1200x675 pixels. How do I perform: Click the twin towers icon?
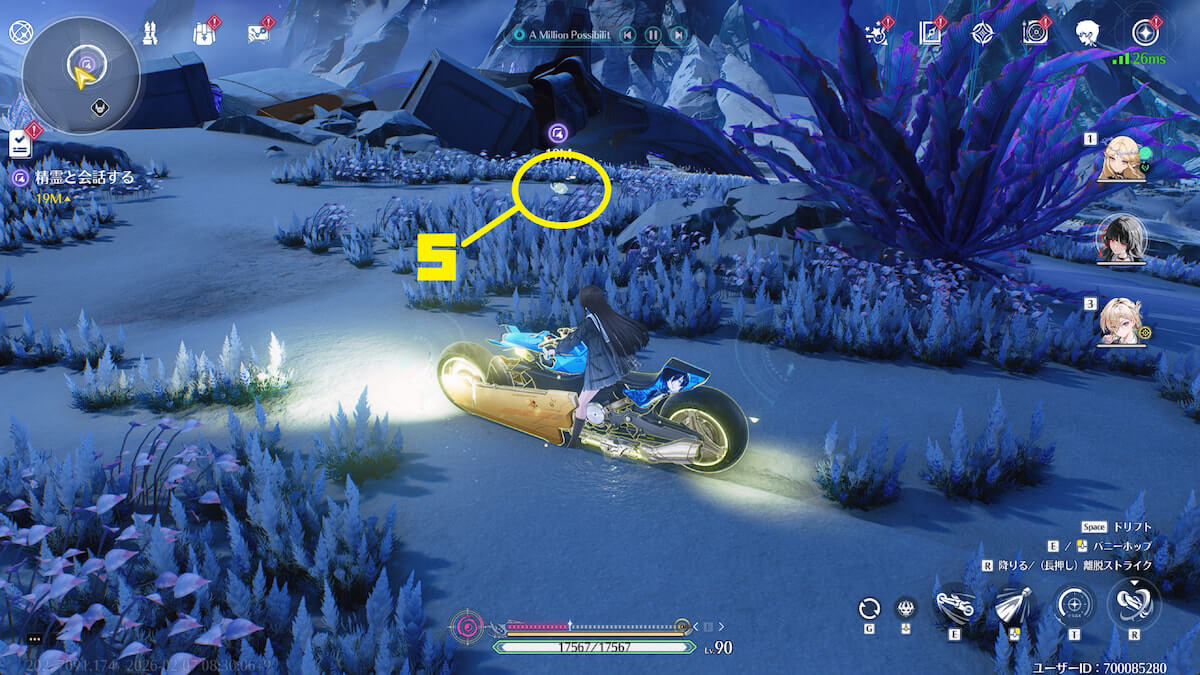coord(153,34)
